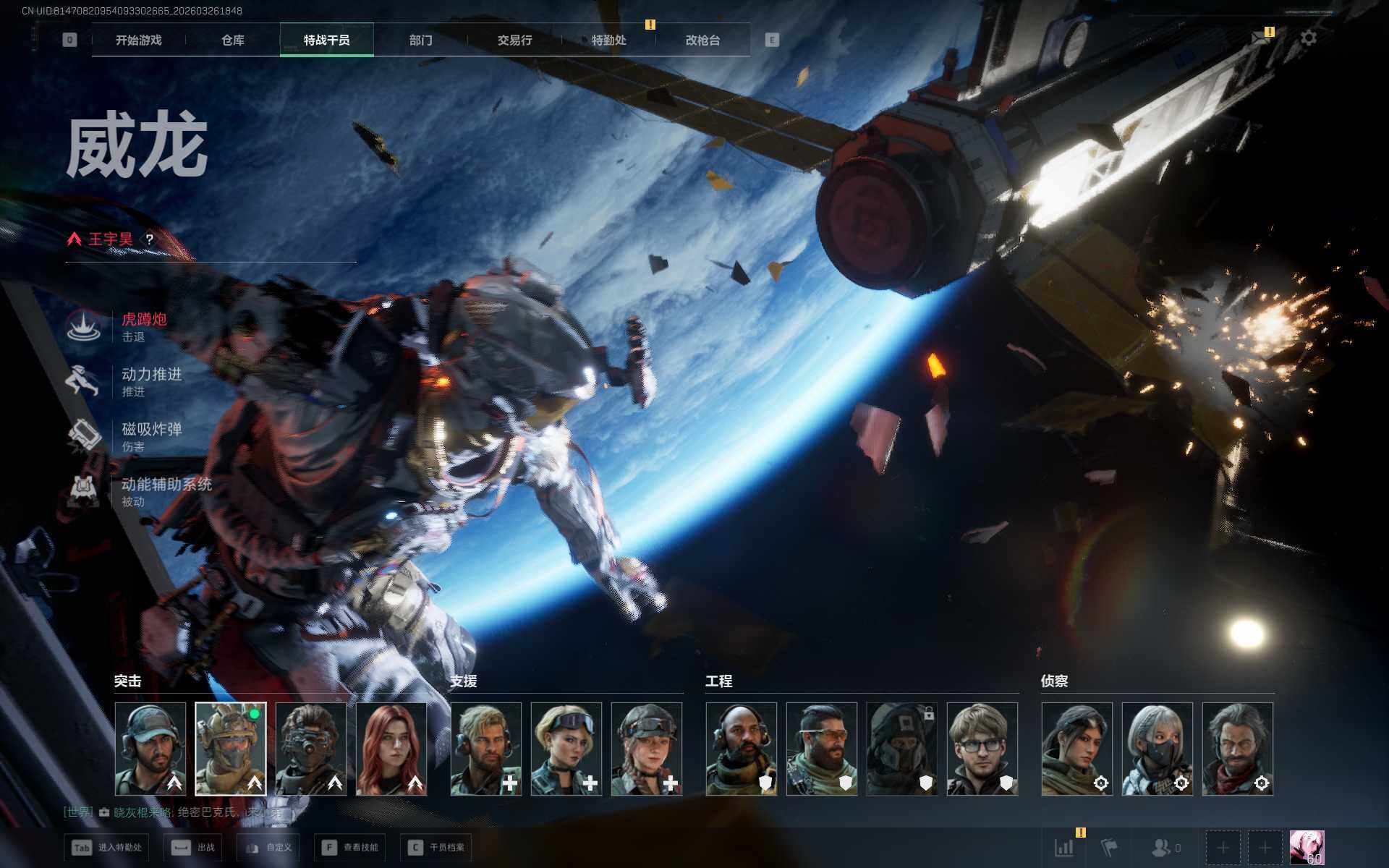Select the 磁吸炸弹 skill
Viewport: 1389px width, 868px height.
pyautogui.click(x=150, y=436)
